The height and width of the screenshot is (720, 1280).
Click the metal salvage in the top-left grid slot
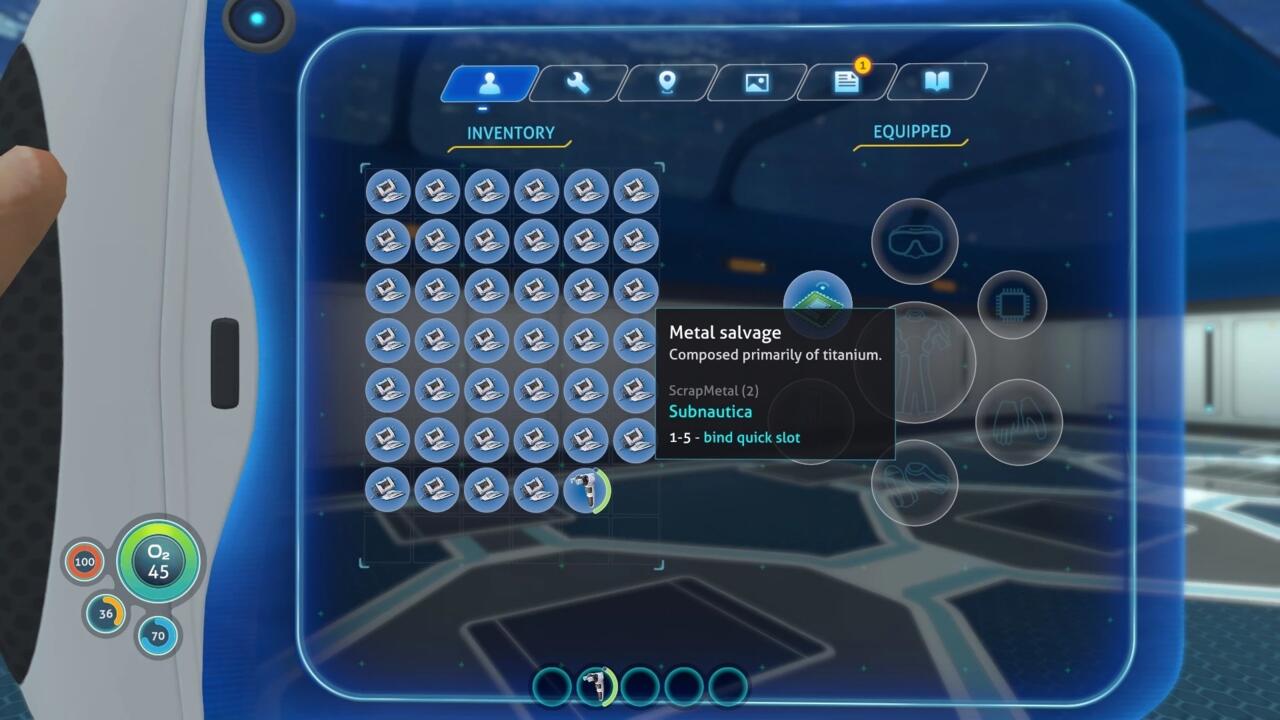(x=388, y=192)
